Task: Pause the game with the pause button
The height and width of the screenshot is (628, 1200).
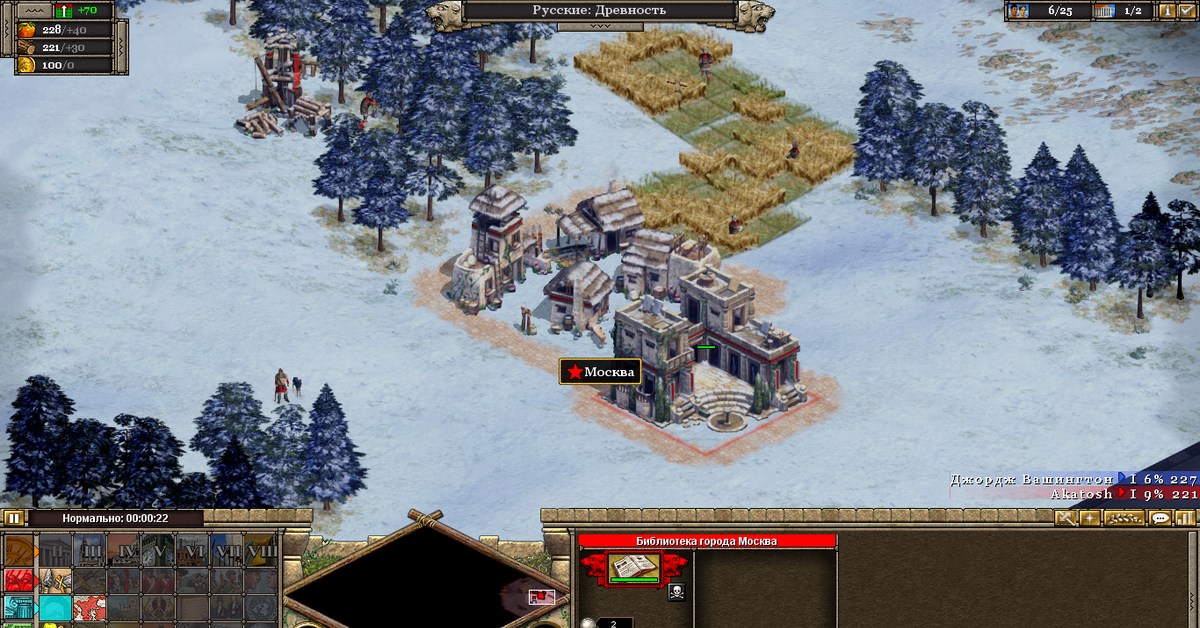Action: [13, 518]
